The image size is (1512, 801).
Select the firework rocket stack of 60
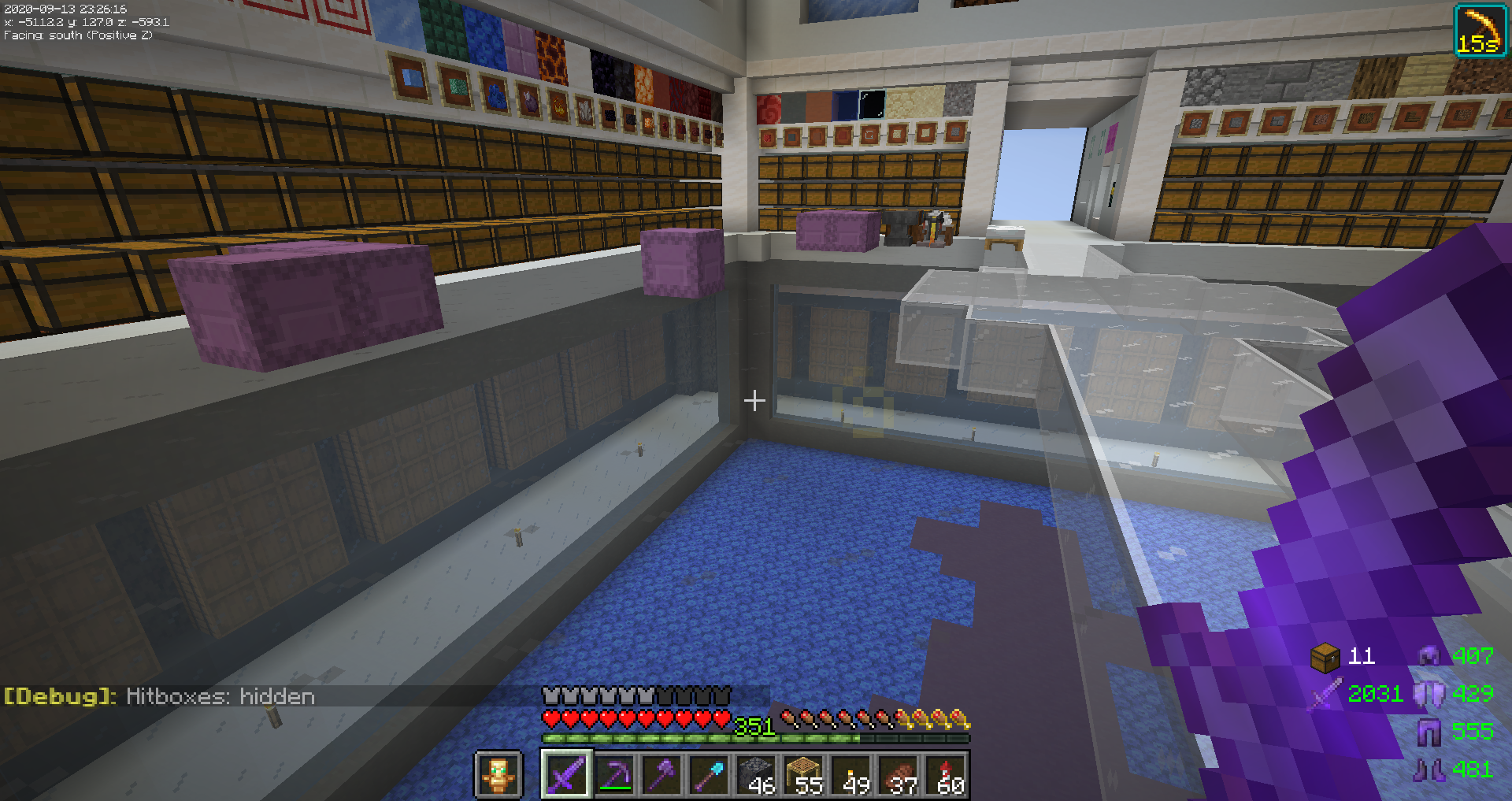[947, 774]
